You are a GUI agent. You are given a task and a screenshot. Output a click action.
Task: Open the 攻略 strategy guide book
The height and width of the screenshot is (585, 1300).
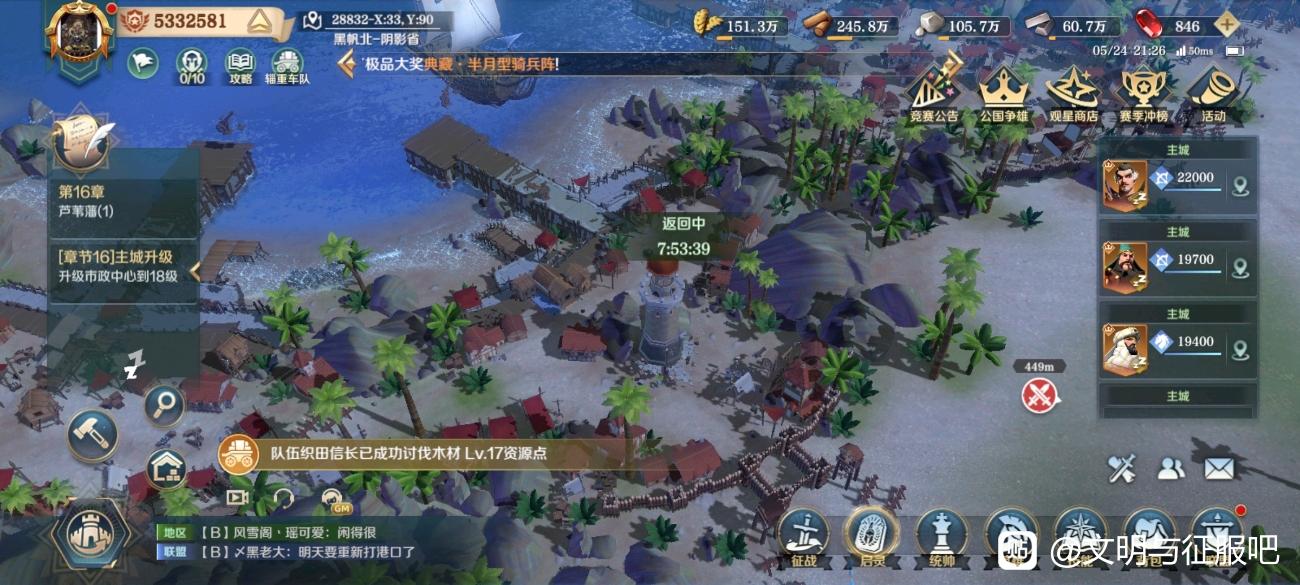(x=240, y=63)
